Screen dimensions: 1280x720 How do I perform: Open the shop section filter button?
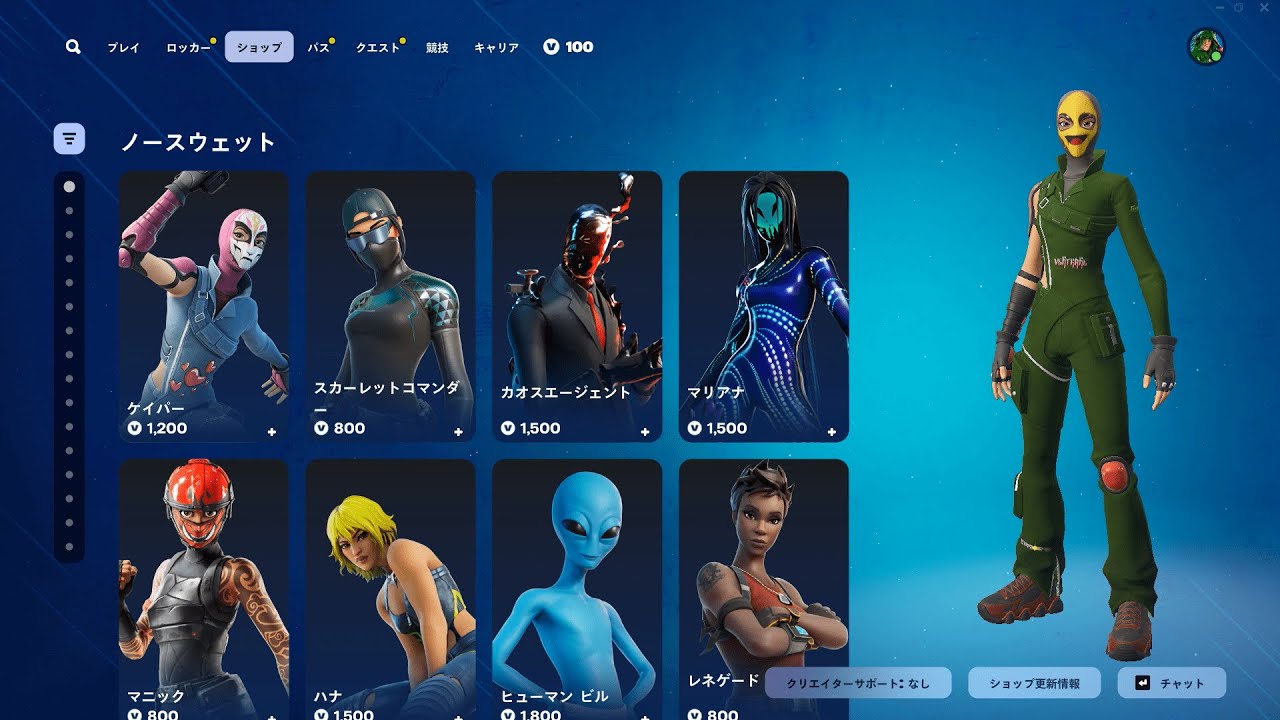(69, 138)
